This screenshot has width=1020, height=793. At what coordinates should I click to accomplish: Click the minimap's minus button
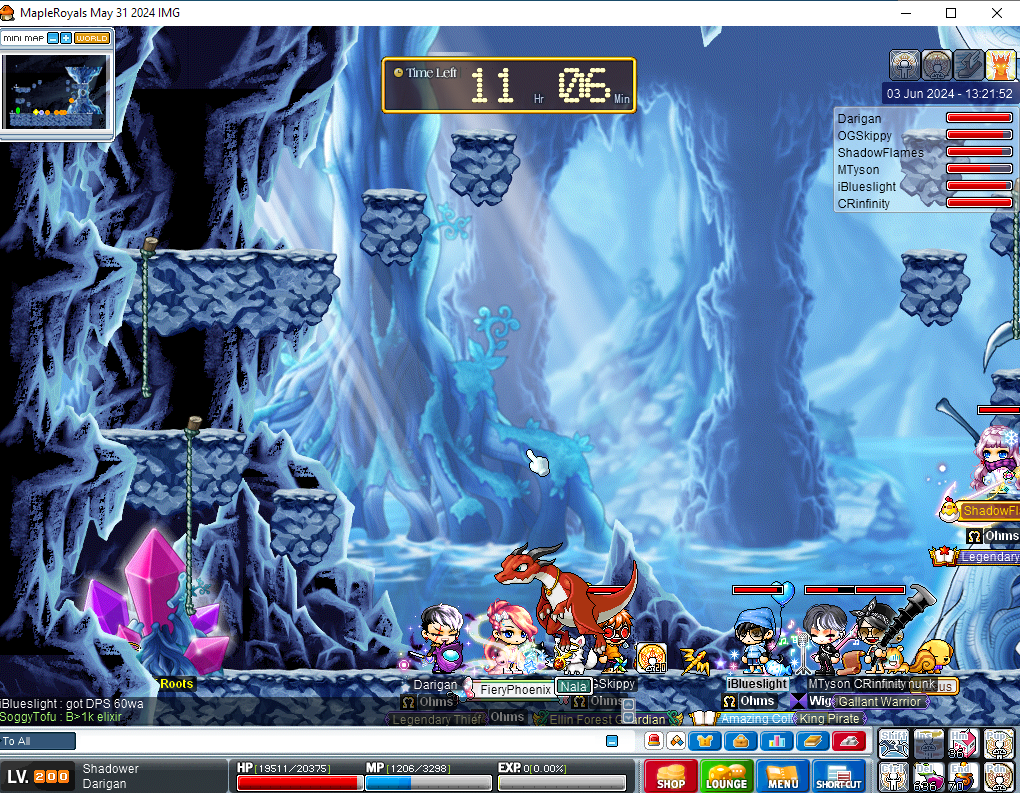[53, 38]
